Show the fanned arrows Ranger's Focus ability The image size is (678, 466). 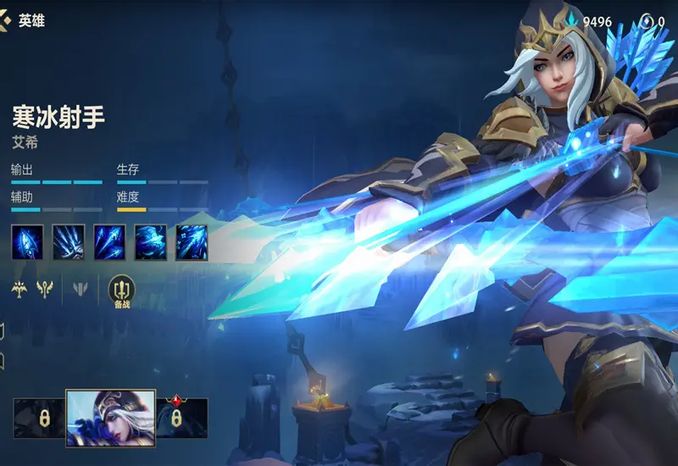(68, 242)
